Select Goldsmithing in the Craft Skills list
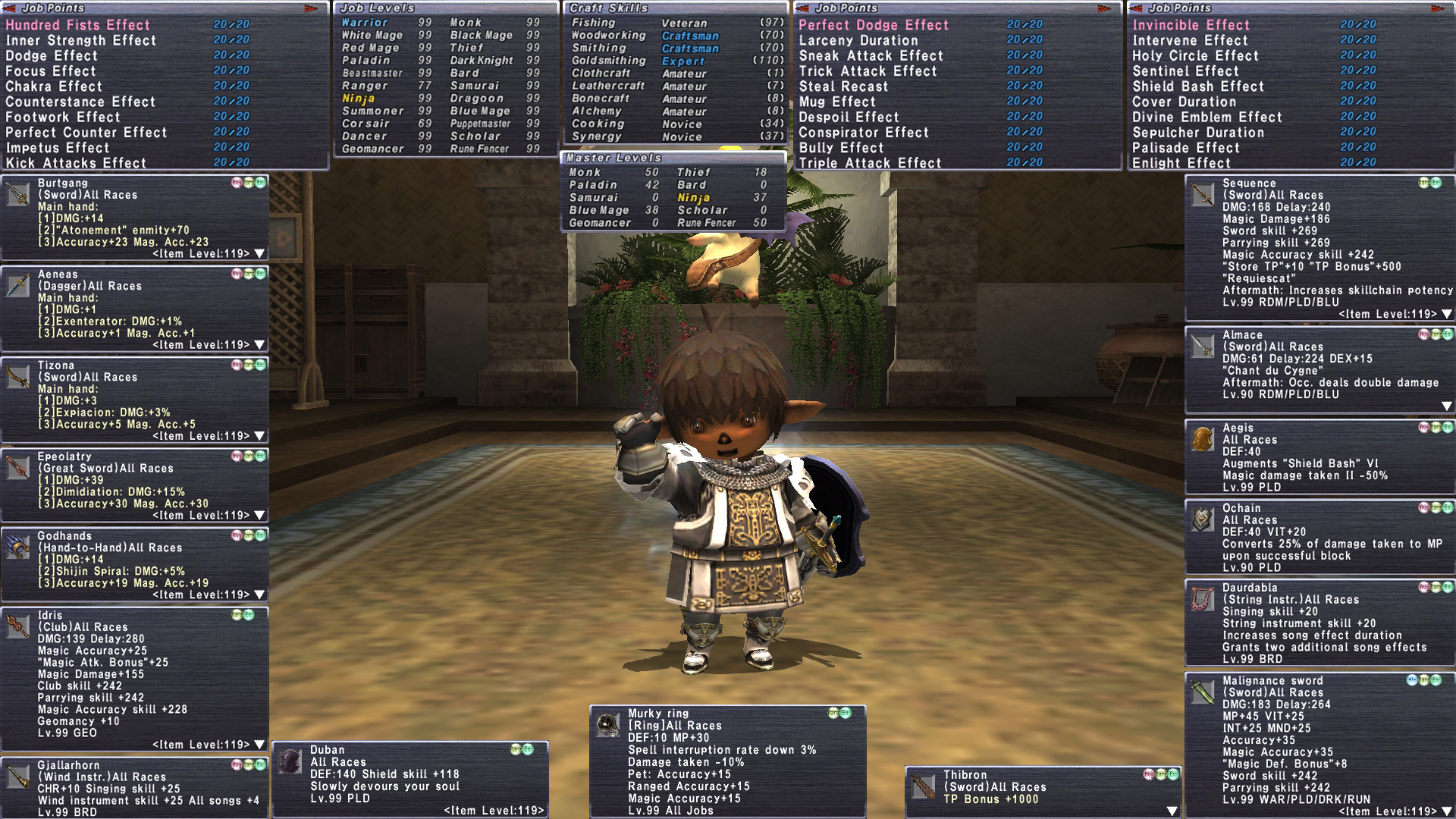 coord(608,61)
